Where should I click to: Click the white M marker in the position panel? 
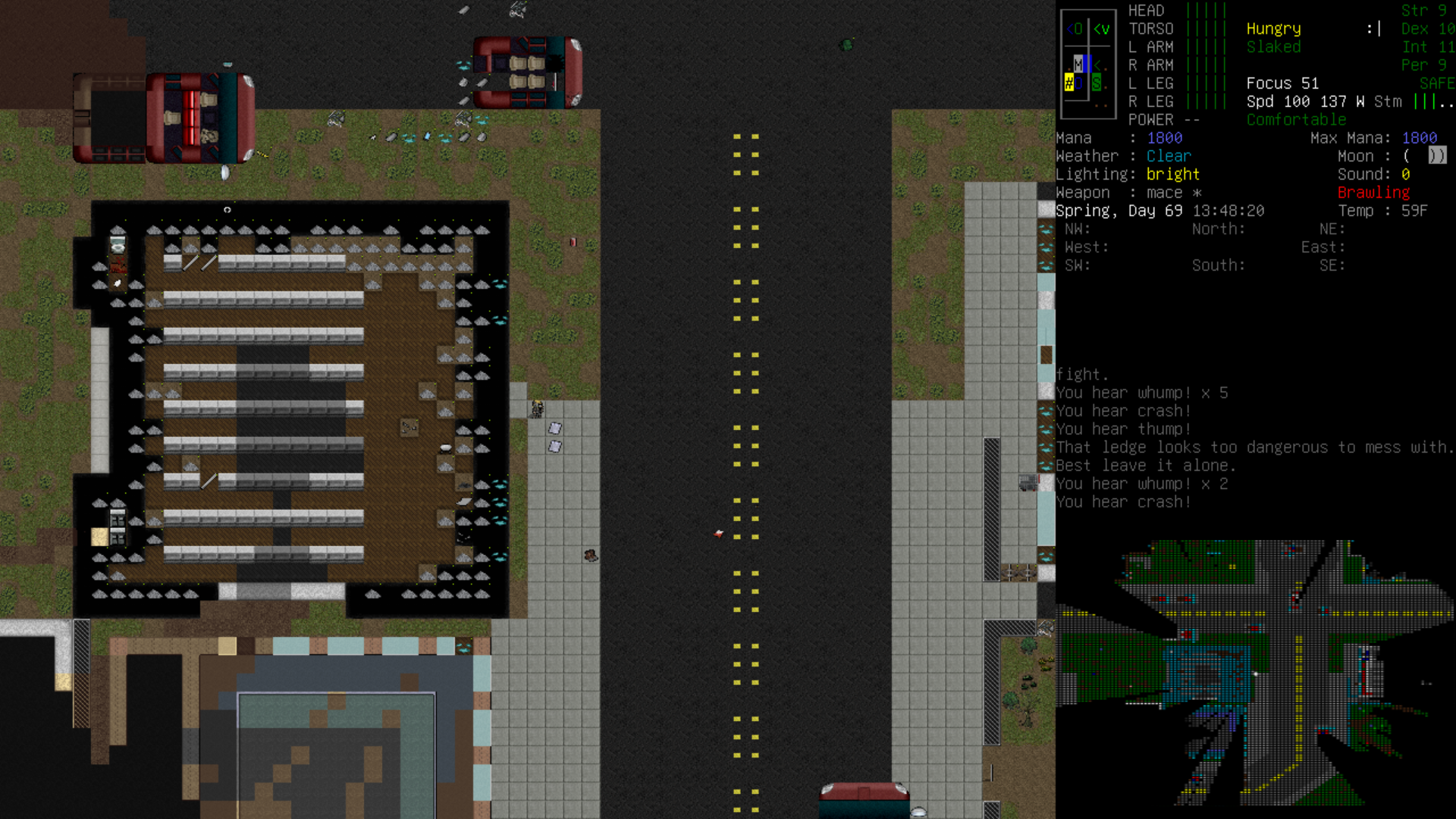(x=1078, y=64)
